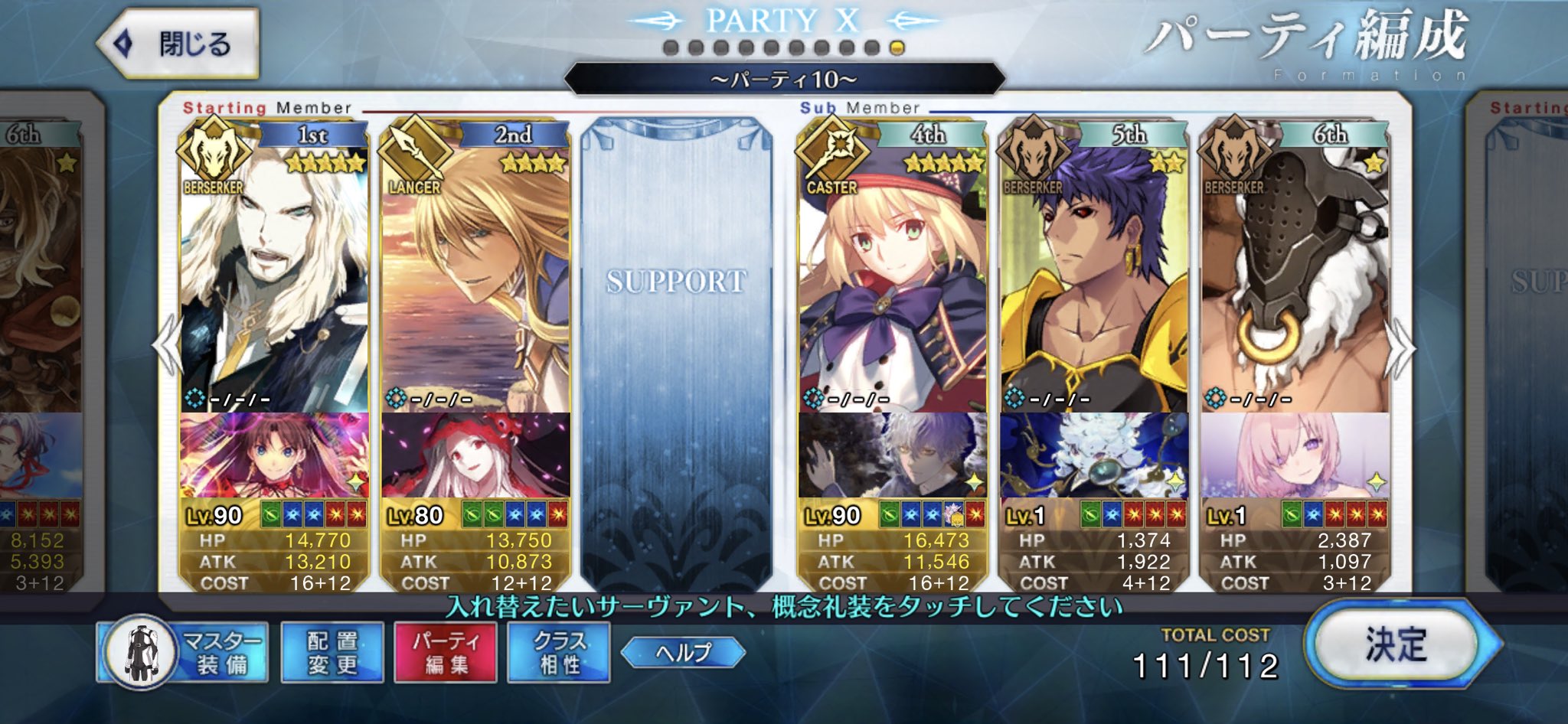Viewport: 1568px width, 724px height.
Task: Select the 1st slot Berserker servant card
Action: [x=274, y=276]
